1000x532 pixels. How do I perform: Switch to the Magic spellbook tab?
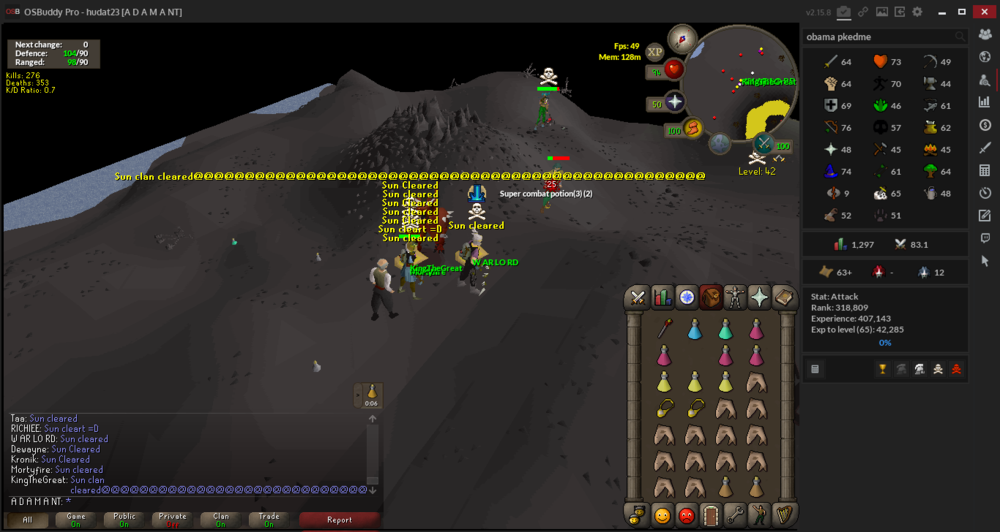[x=784, y=297]
